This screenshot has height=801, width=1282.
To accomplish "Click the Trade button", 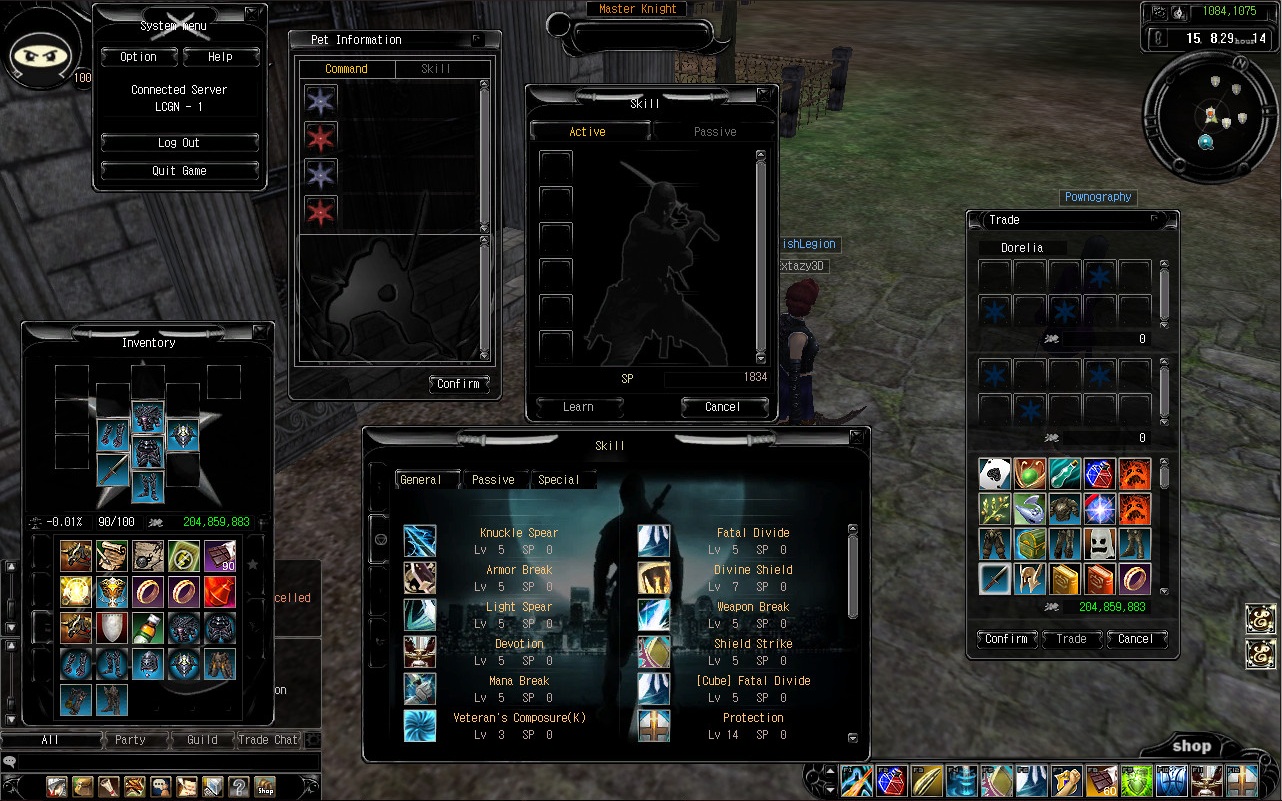I will tap(1071, 639).
